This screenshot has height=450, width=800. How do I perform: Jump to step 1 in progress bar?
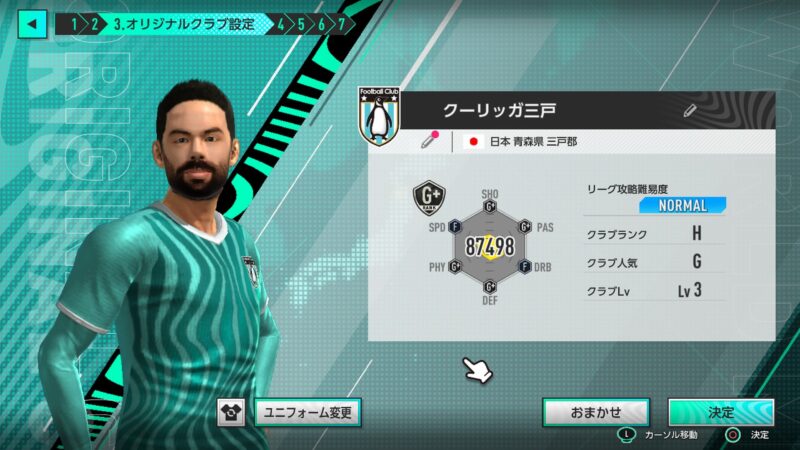(74, 22)
